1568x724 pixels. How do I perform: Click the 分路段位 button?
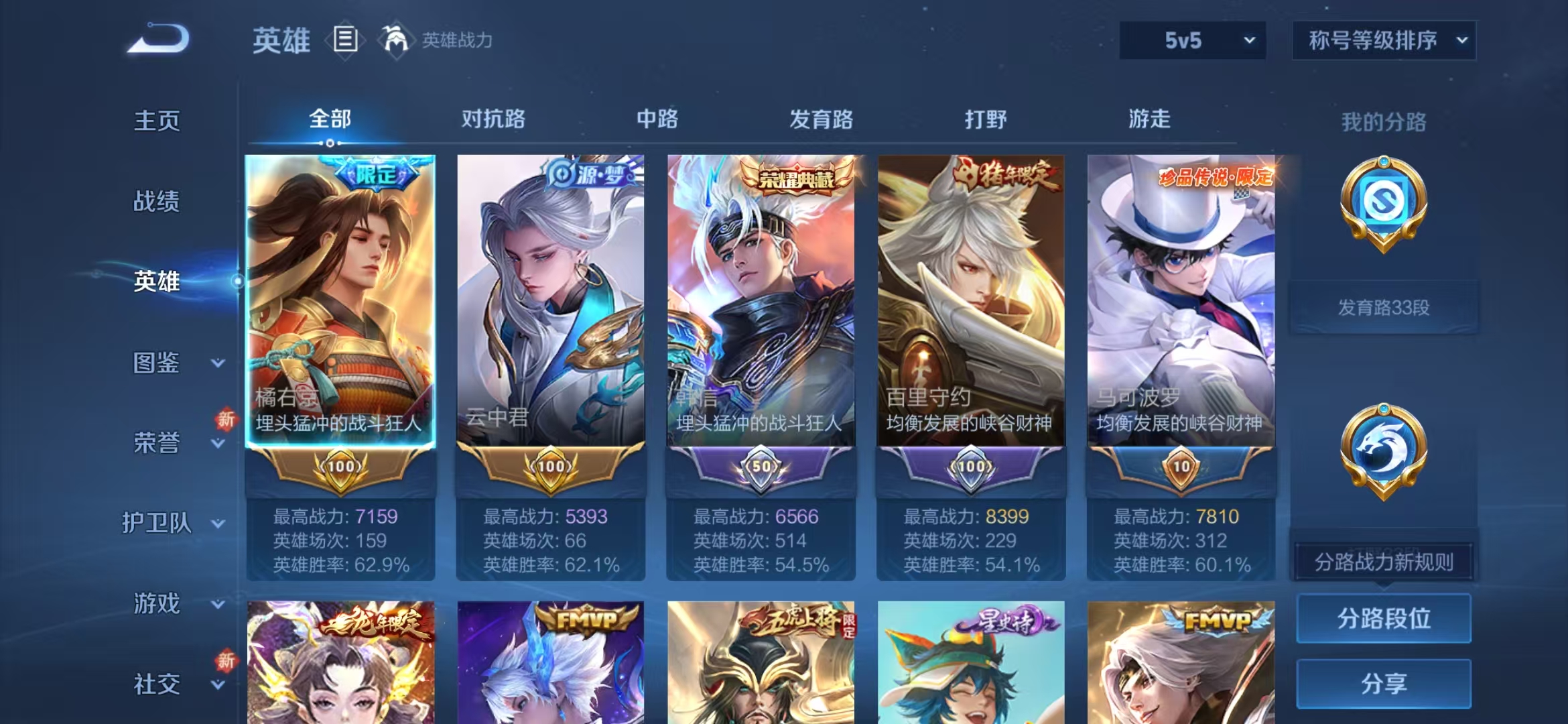(1383, 619)
